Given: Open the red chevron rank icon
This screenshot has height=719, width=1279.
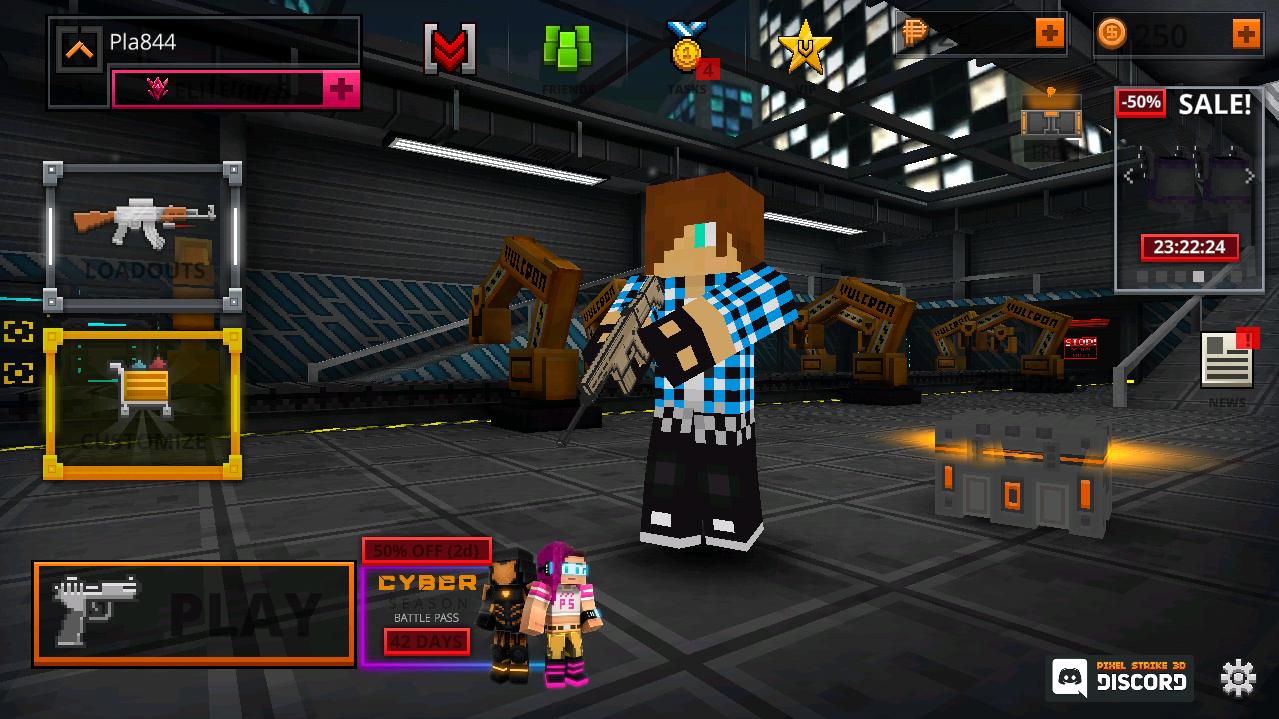Looking at the screenshot, I should point(450,49).
